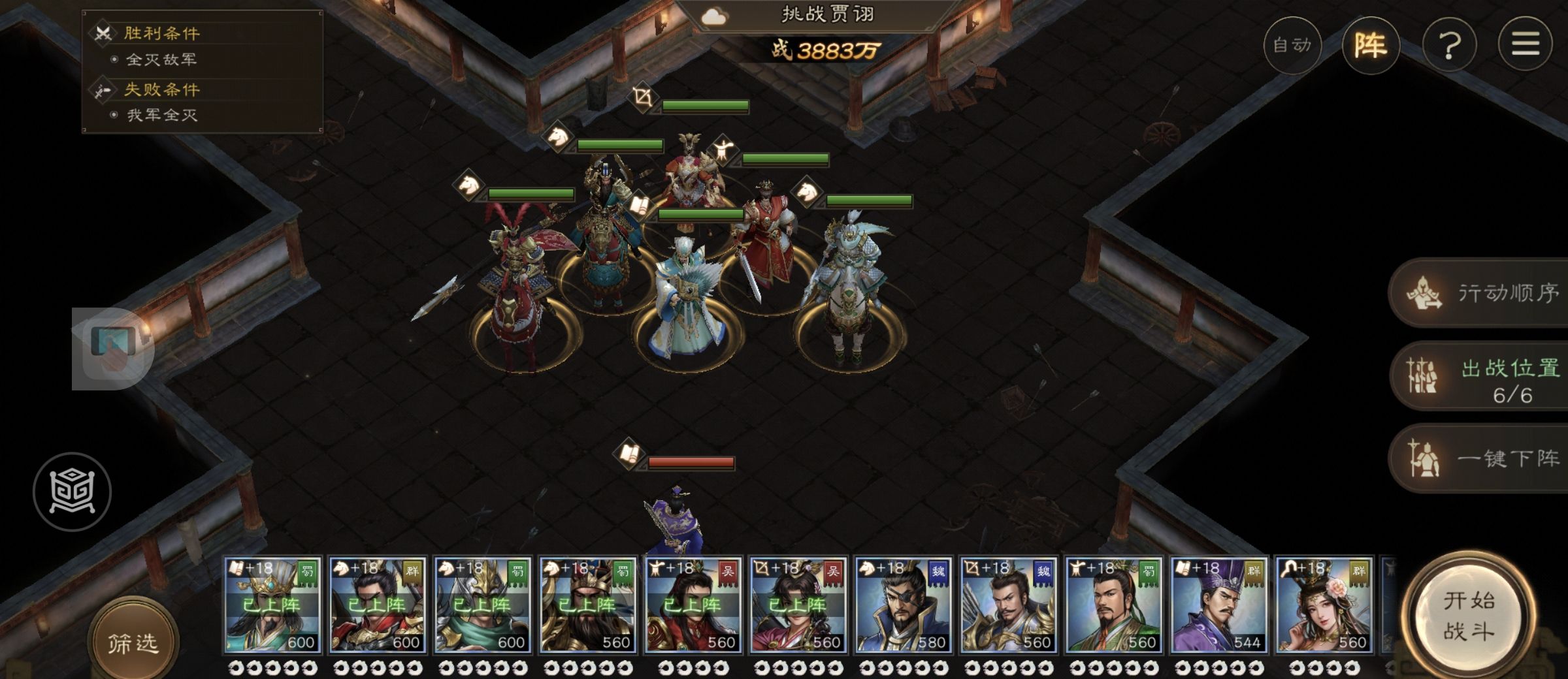The image size is (1568, 679).
Task: Open the hamburger main menu
Action: pos(1525,45)
